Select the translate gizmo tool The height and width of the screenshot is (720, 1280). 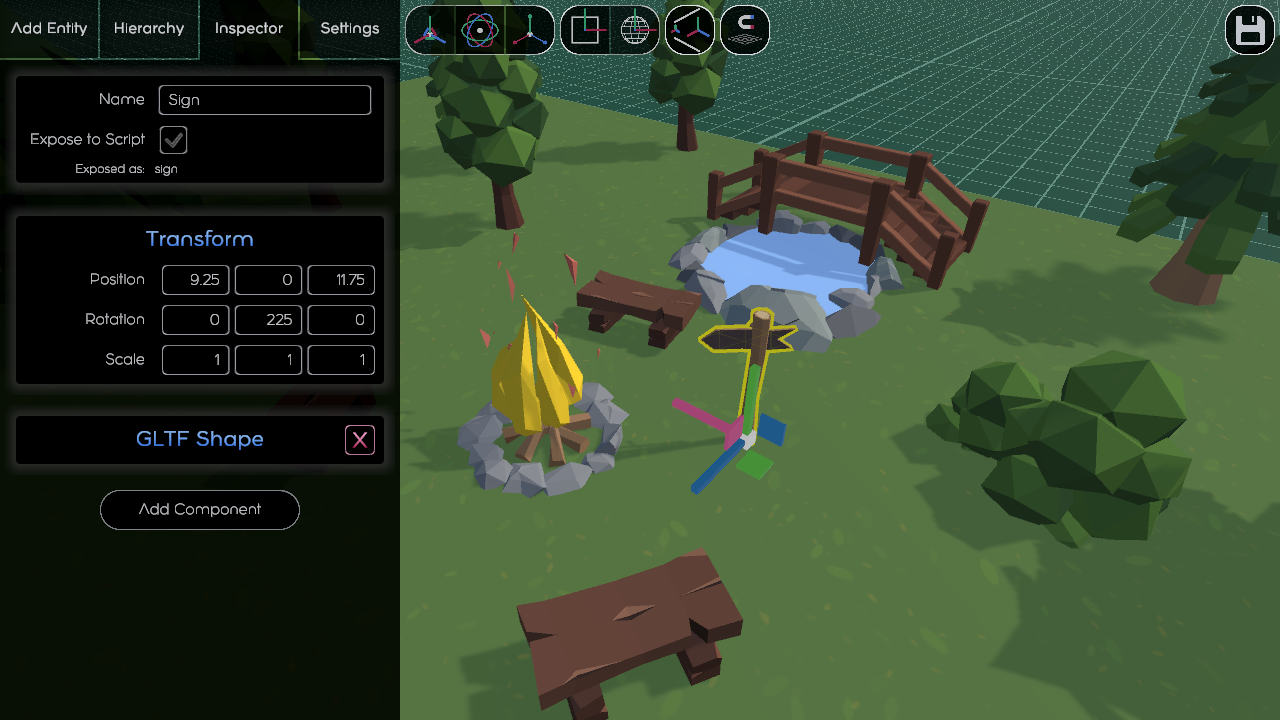[430, 30]
